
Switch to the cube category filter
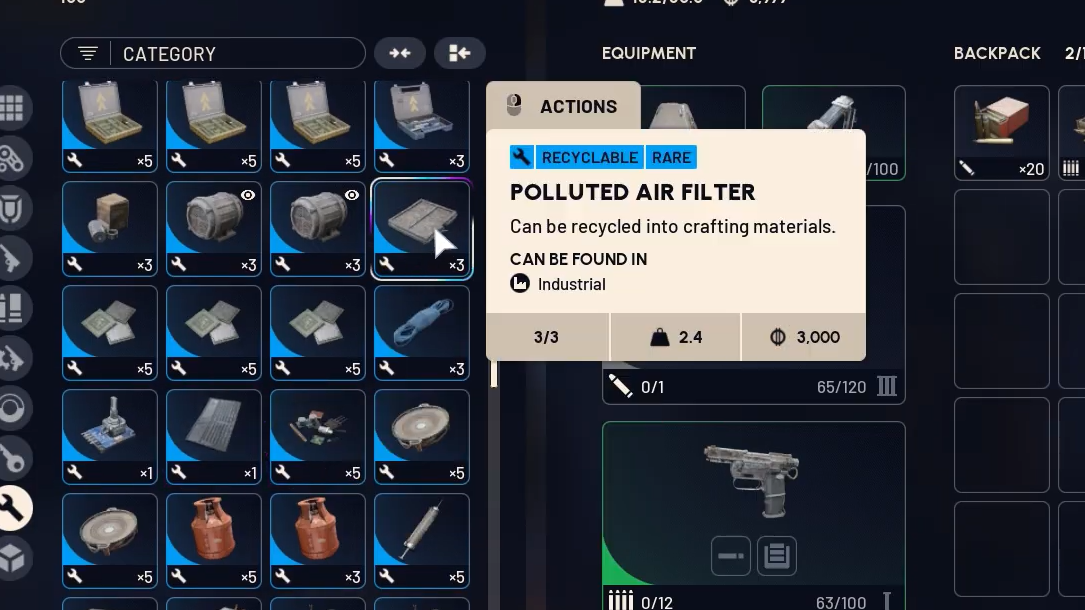[12, 558]
